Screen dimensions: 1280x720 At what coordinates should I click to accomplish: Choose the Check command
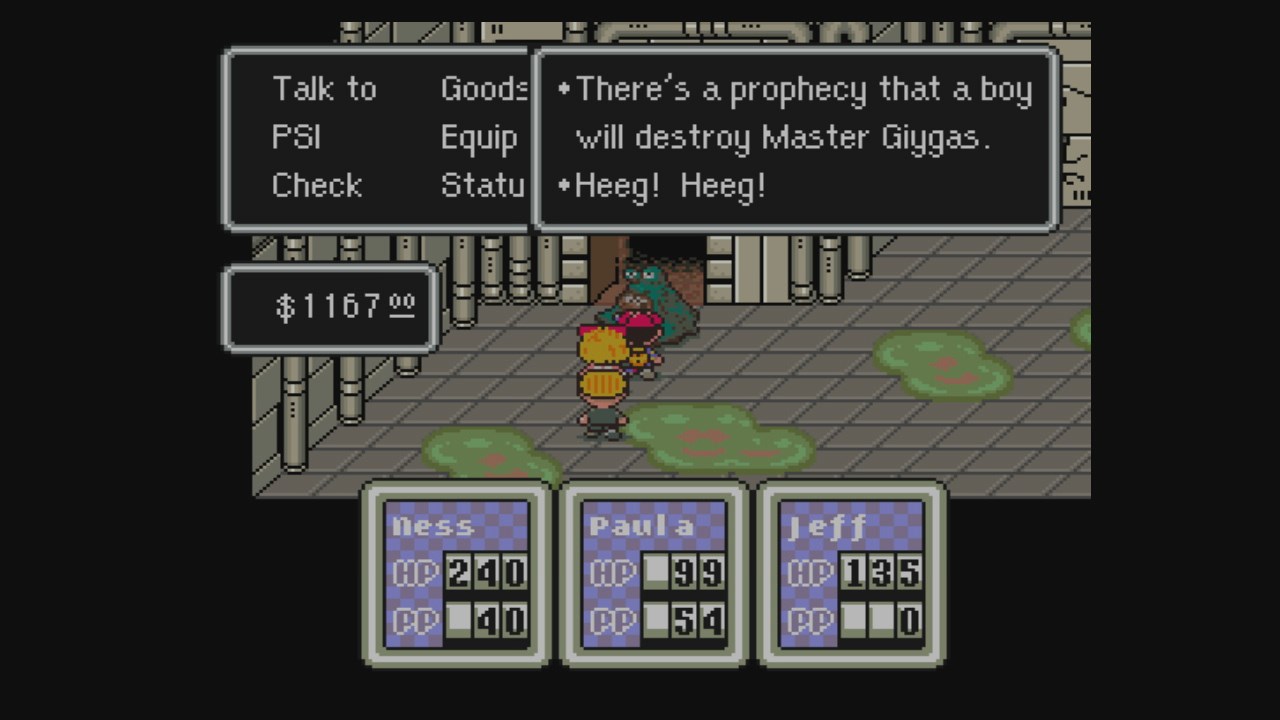[x=316, y=185]
